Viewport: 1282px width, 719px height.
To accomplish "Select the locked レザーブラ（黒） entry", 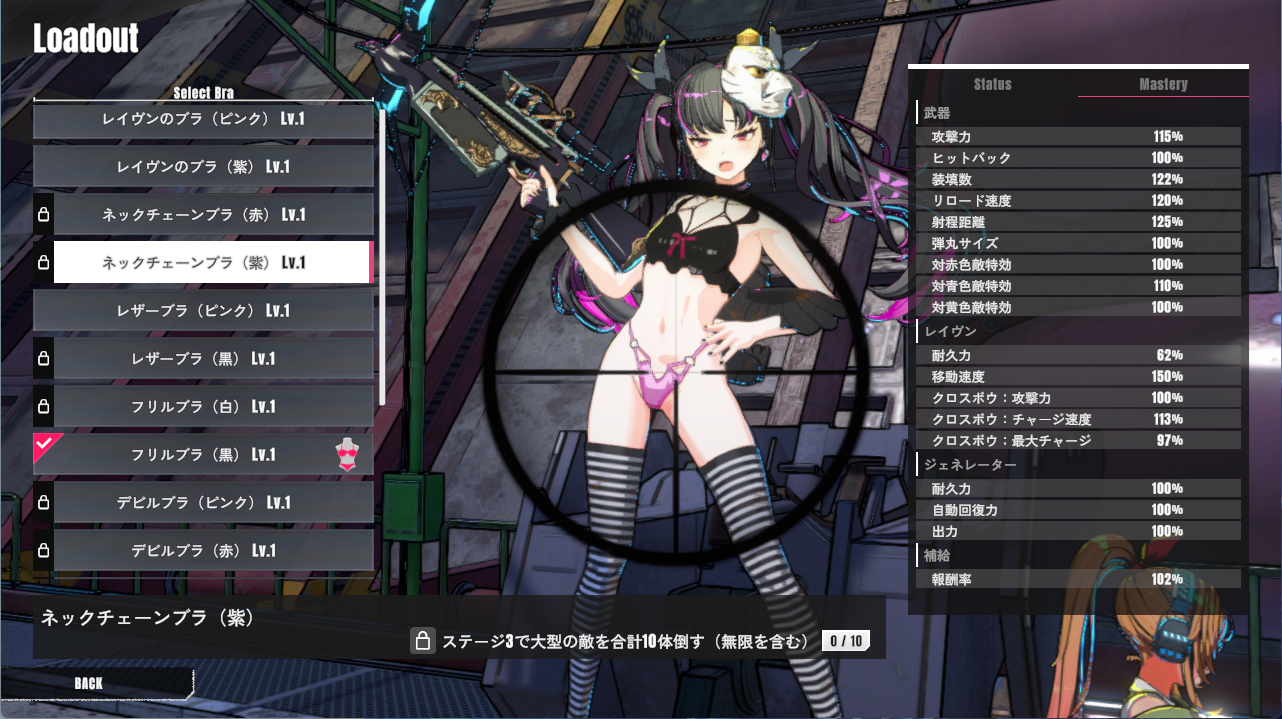I will tap(213, 359).
